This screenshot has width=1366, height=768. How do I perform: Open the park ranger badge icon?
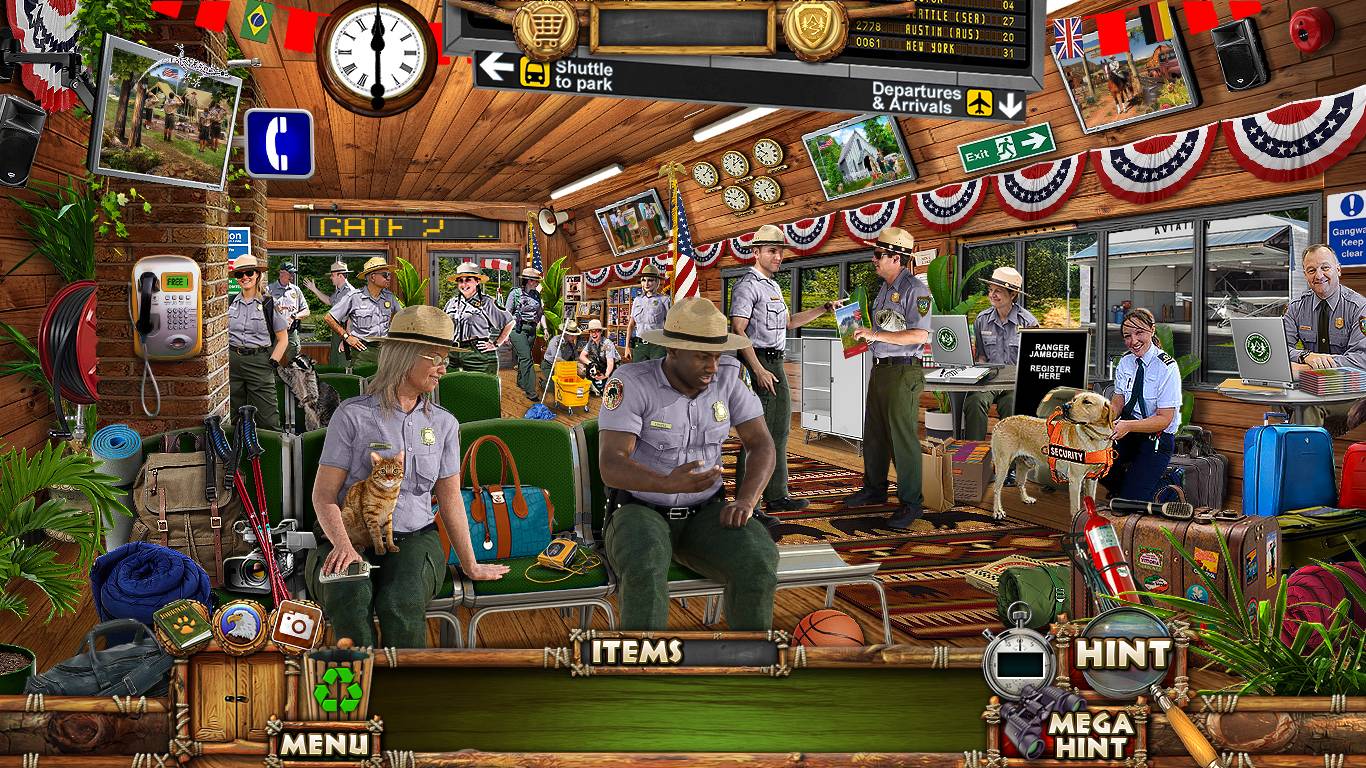815,28
